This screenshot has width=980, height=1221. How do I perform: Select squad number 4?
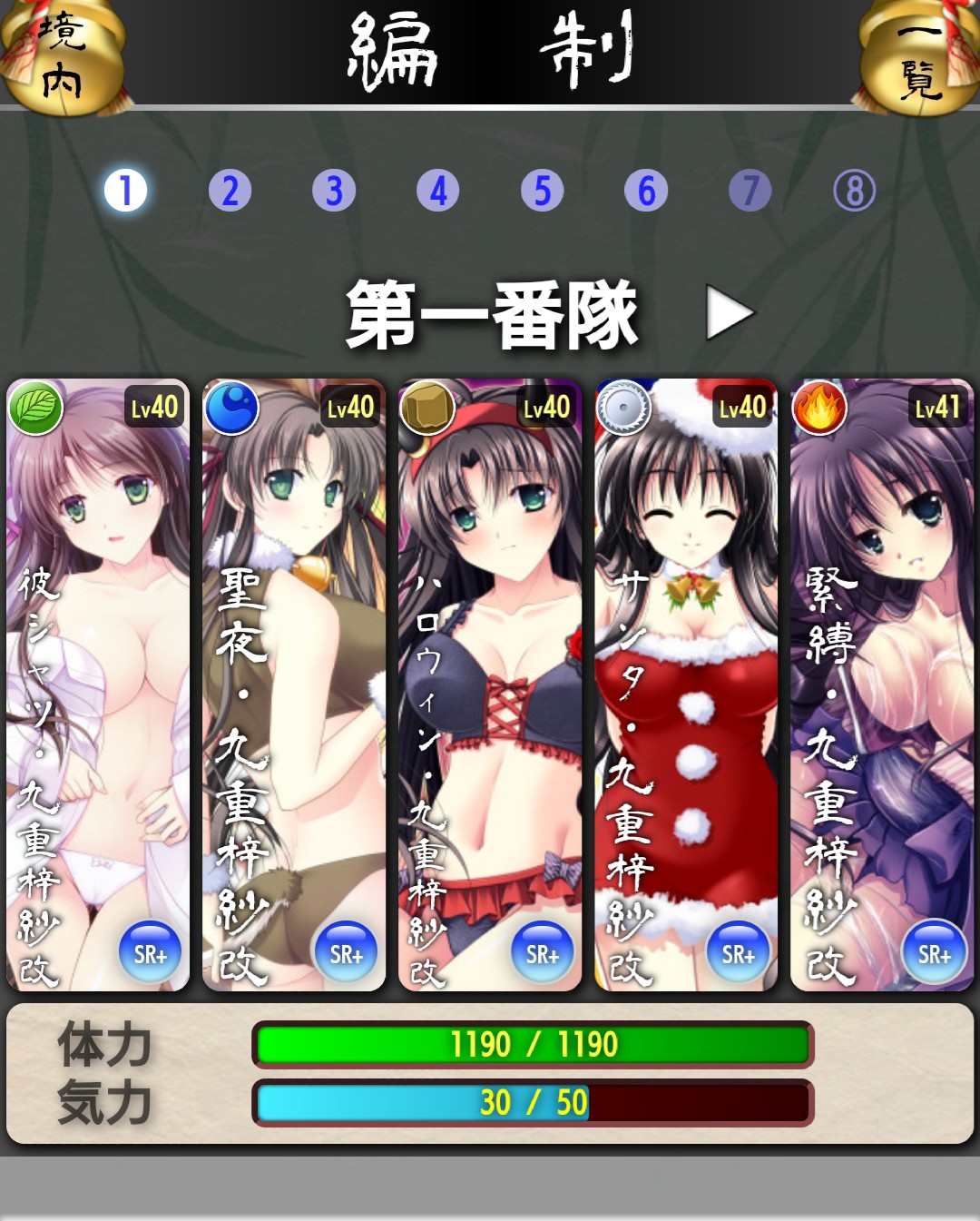[x=438, y=191]
